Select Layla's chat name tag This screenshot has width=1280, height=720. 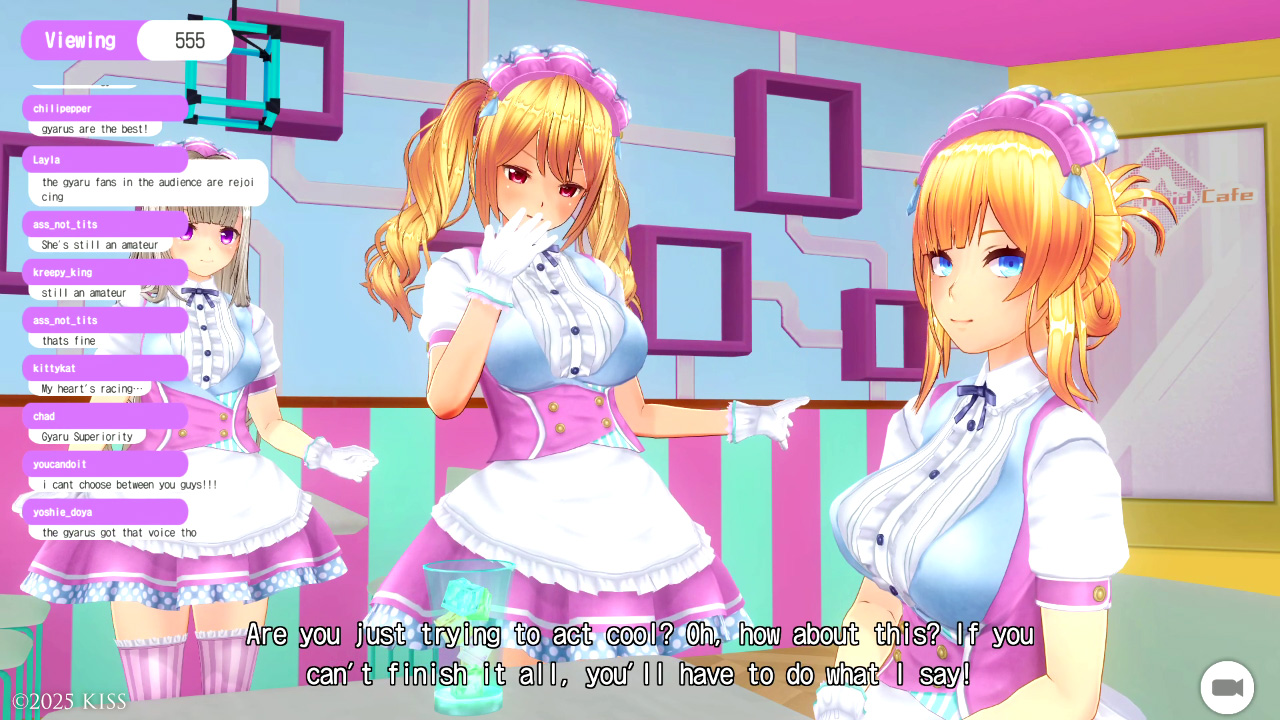pyautogui.click(x=47, y=160)
